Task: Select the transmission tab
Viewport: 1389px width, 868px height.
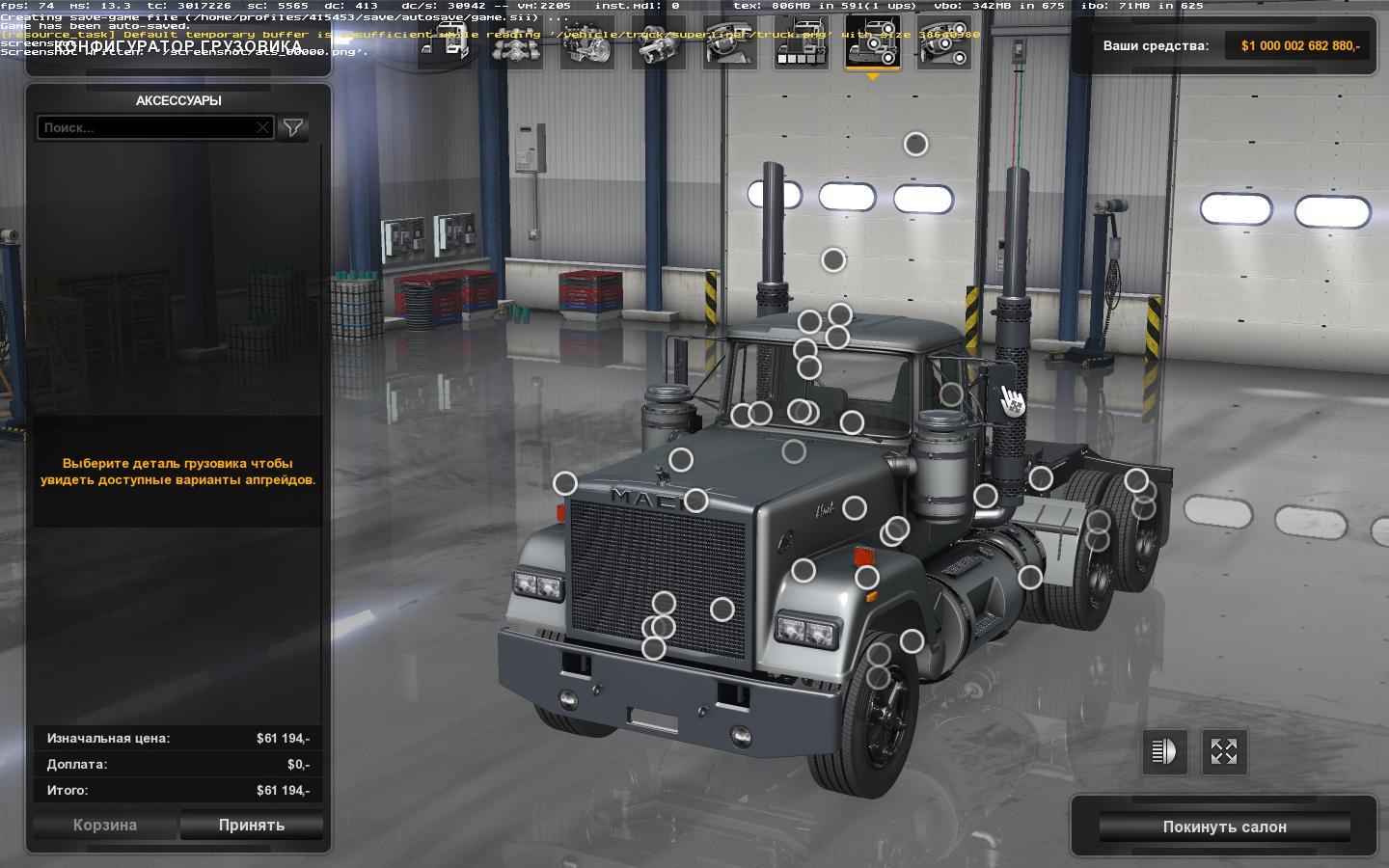Action: [x=659, y=44]
